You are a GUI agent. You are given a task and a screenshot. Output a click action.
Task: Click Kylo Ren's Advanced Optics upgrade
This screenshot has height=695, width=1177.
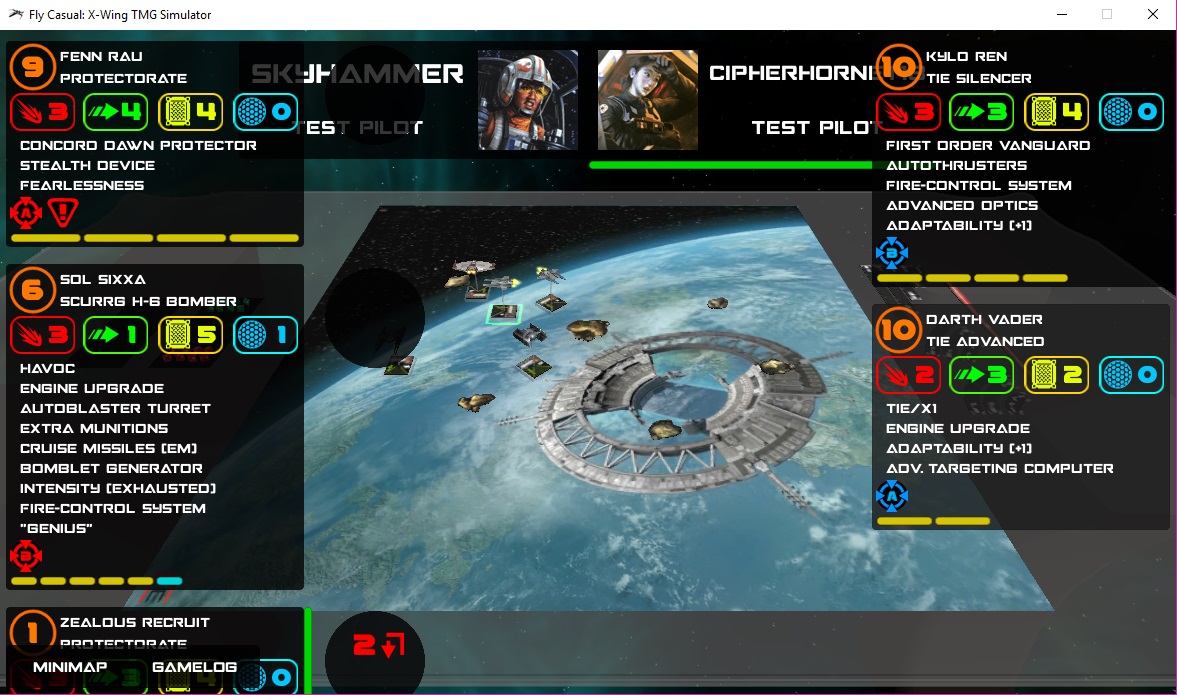coord(962,205)
